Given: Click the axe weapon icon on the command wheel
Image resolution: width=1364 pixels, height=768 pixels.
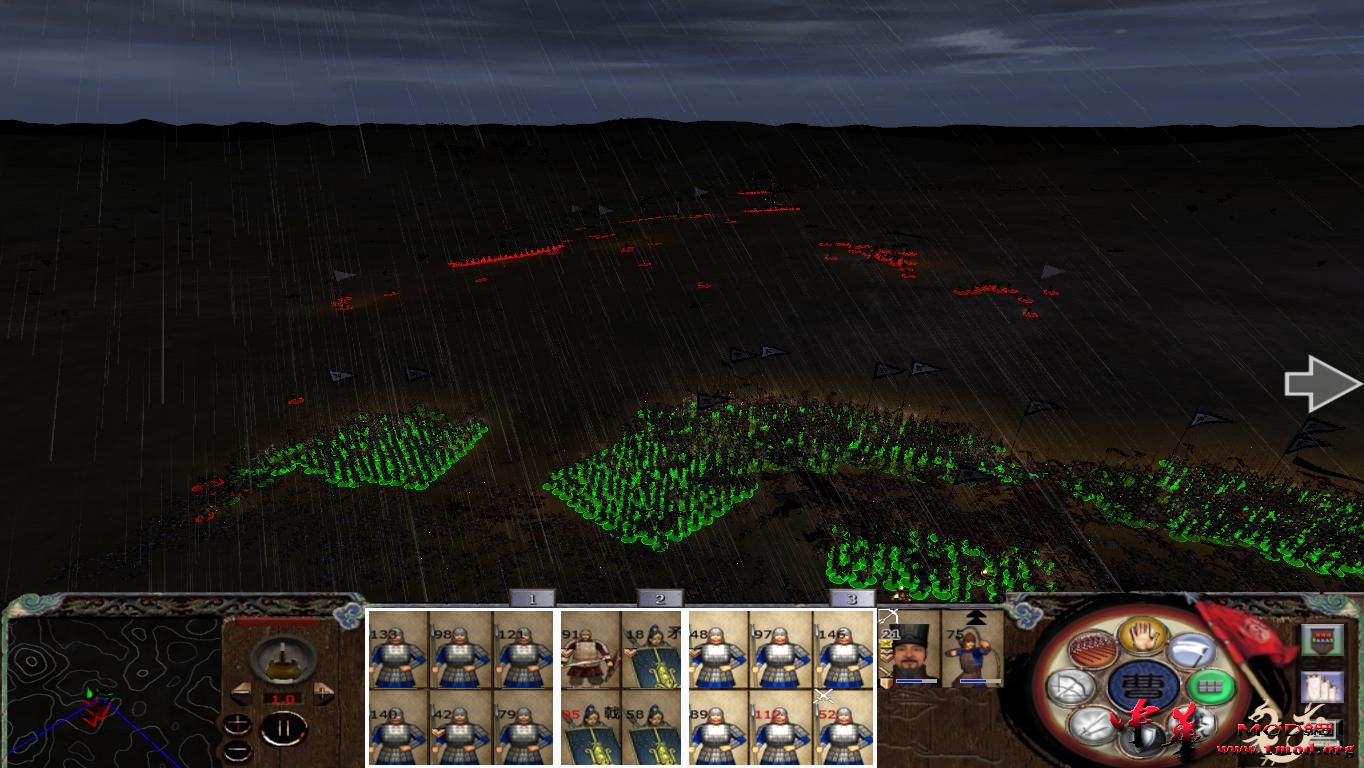Looking at the screenshot, I should point(1193,651).
